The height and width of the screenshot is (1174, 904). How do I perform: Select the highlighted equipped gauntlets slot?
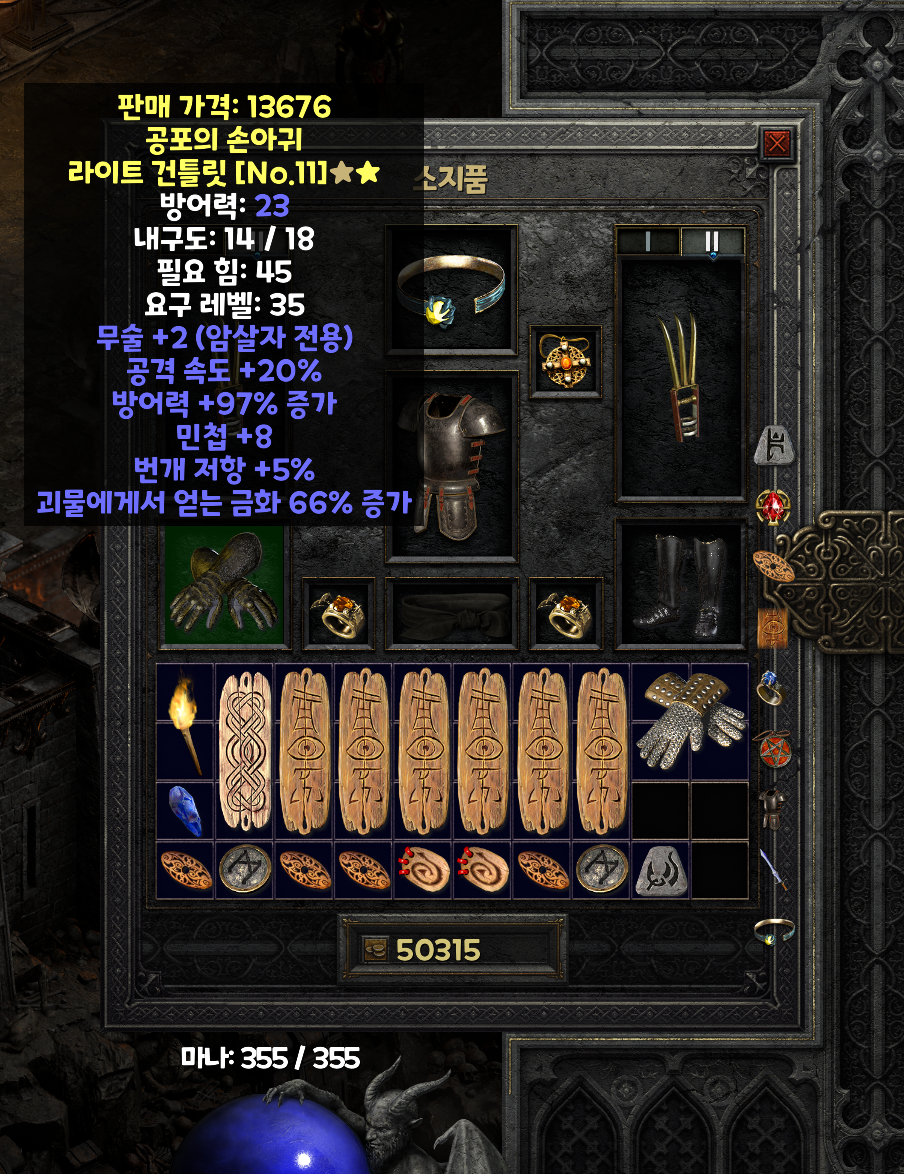[x=224, y=585]
